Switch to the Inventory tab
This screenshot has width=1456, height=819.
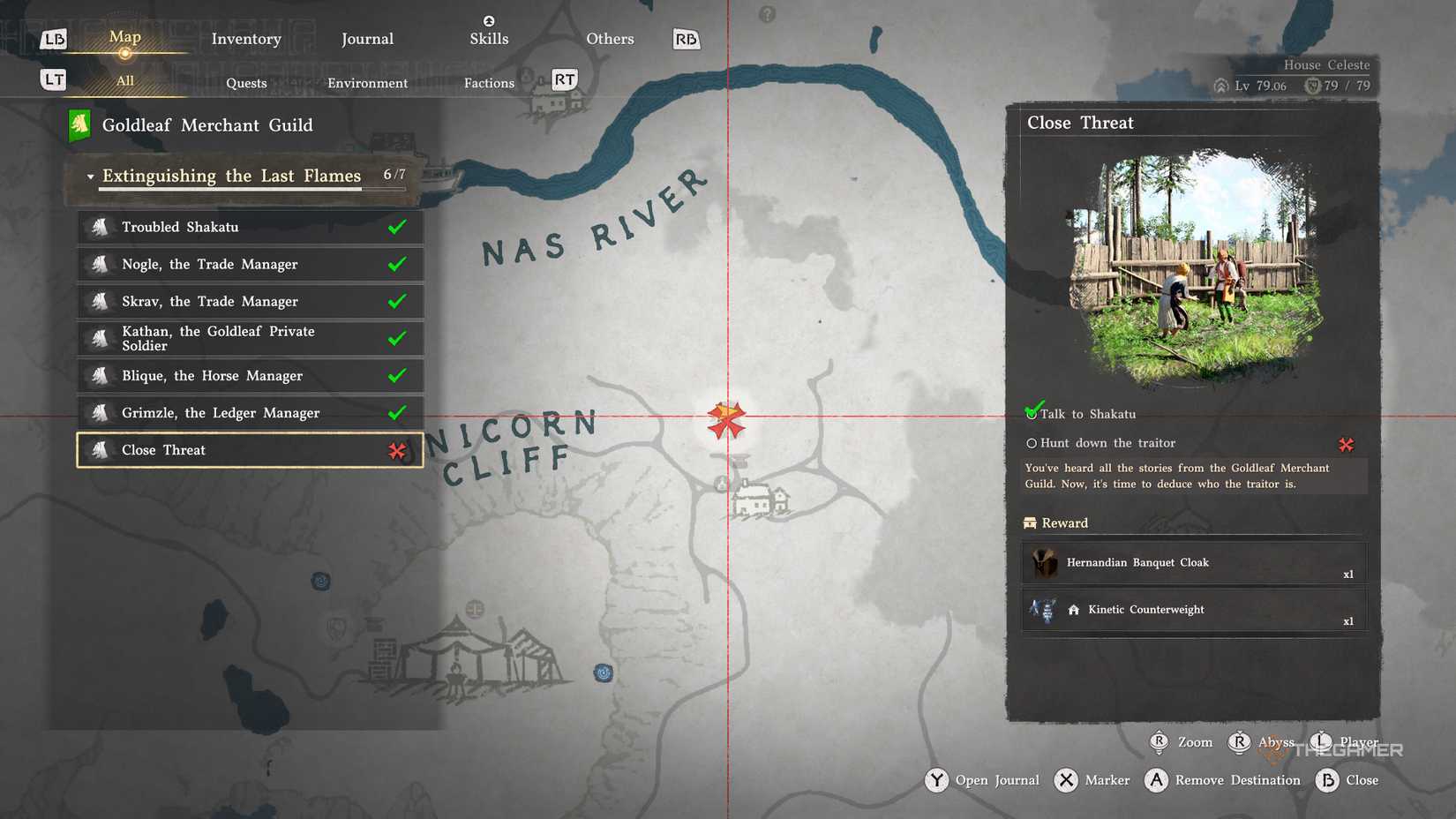click(245, 38)
